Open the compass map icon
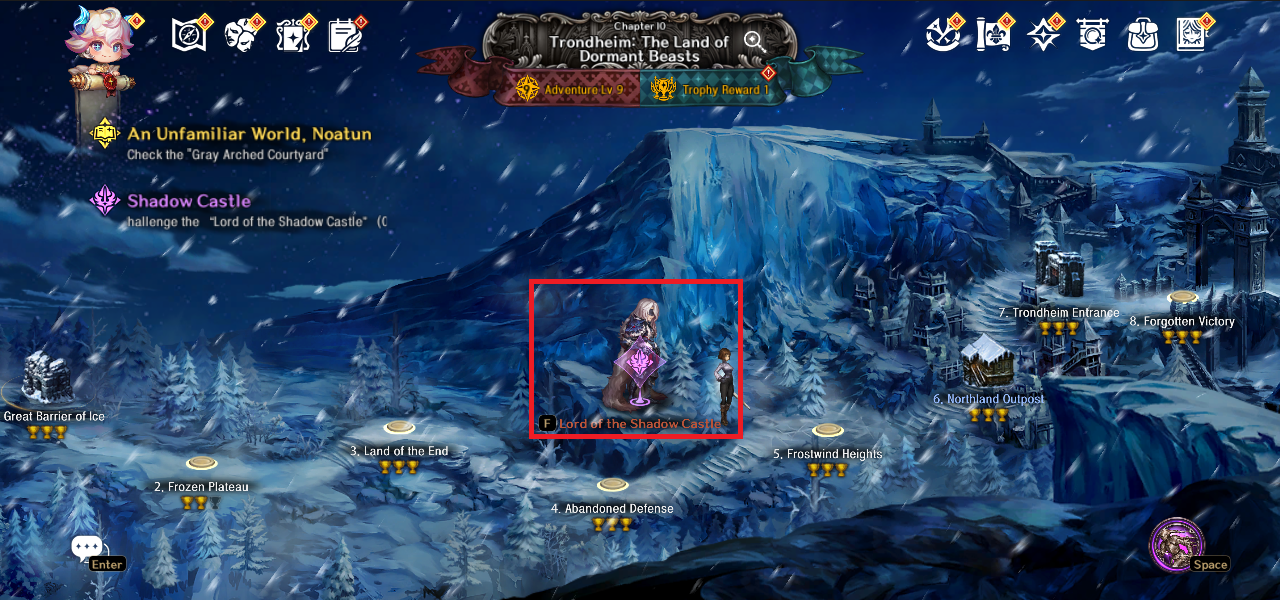The height and width of the screenshot is (600, 1280). pos(188,35)
